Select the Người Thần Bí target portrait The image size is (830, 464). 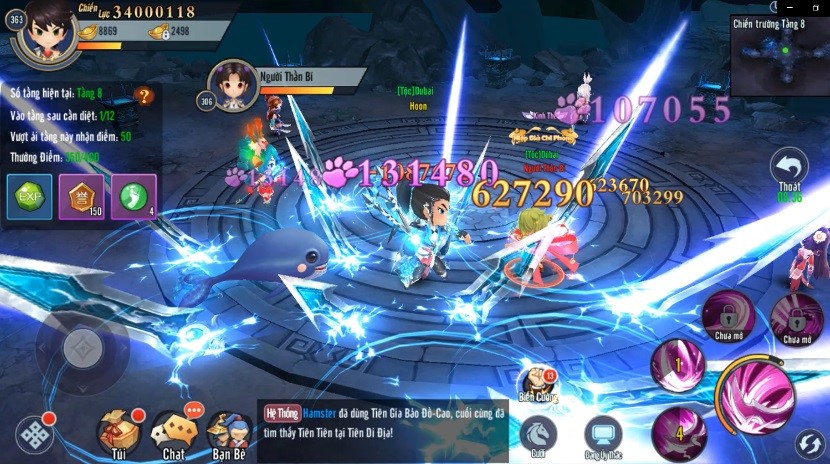tap(229, 83)
